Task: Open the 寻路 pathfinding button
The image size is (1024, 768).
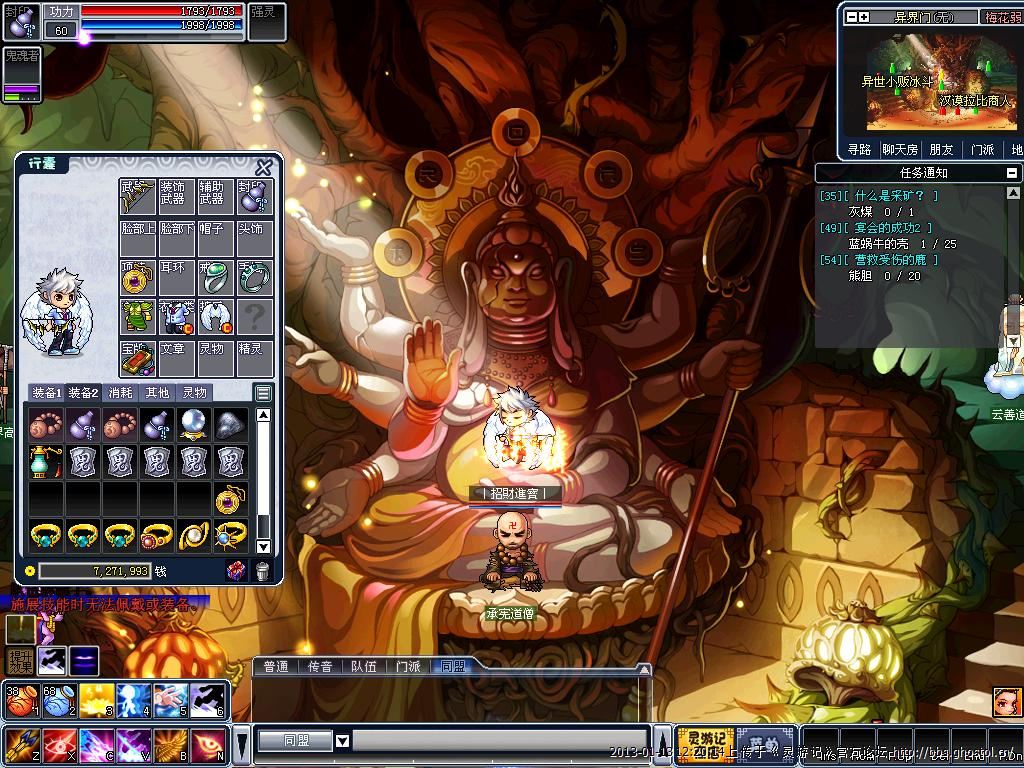Action: (x=860, y=150)
